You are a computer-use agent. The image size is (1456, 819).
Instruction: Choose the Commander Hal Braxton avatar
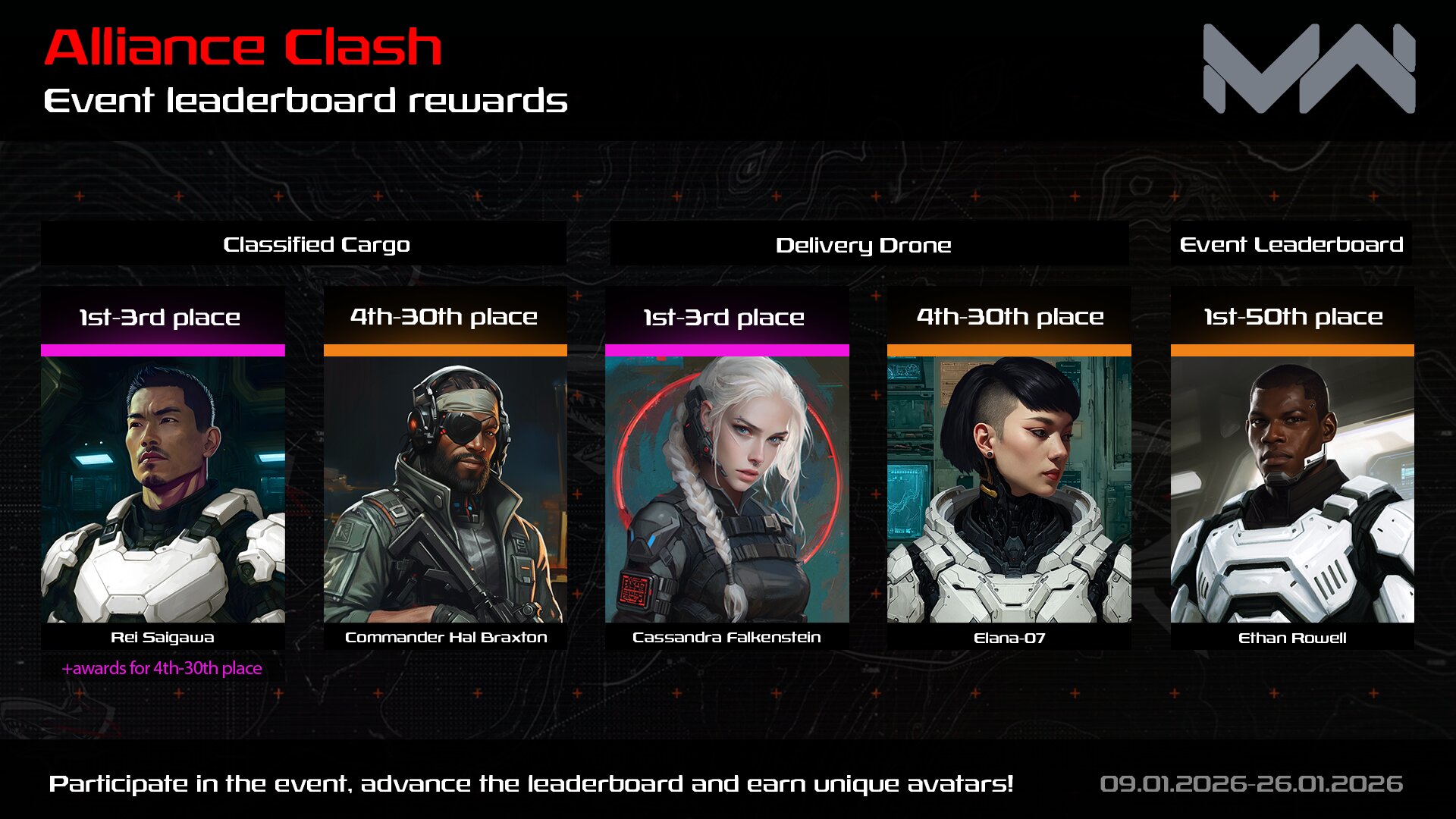coord(445,489)
